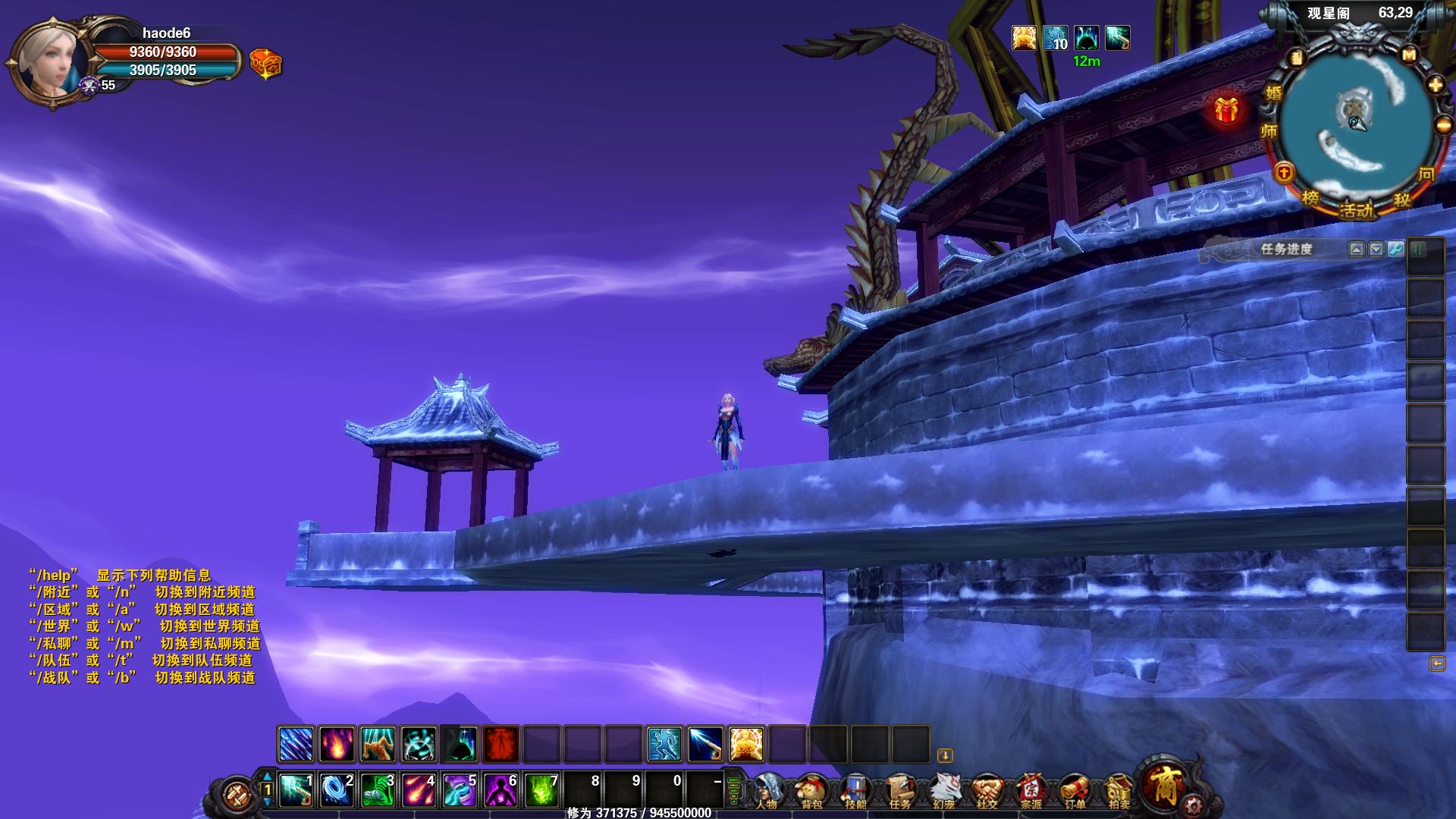Cast the fireball skill on upper bar
This screenshot has width=1456, height=819.
coord(337,744)
